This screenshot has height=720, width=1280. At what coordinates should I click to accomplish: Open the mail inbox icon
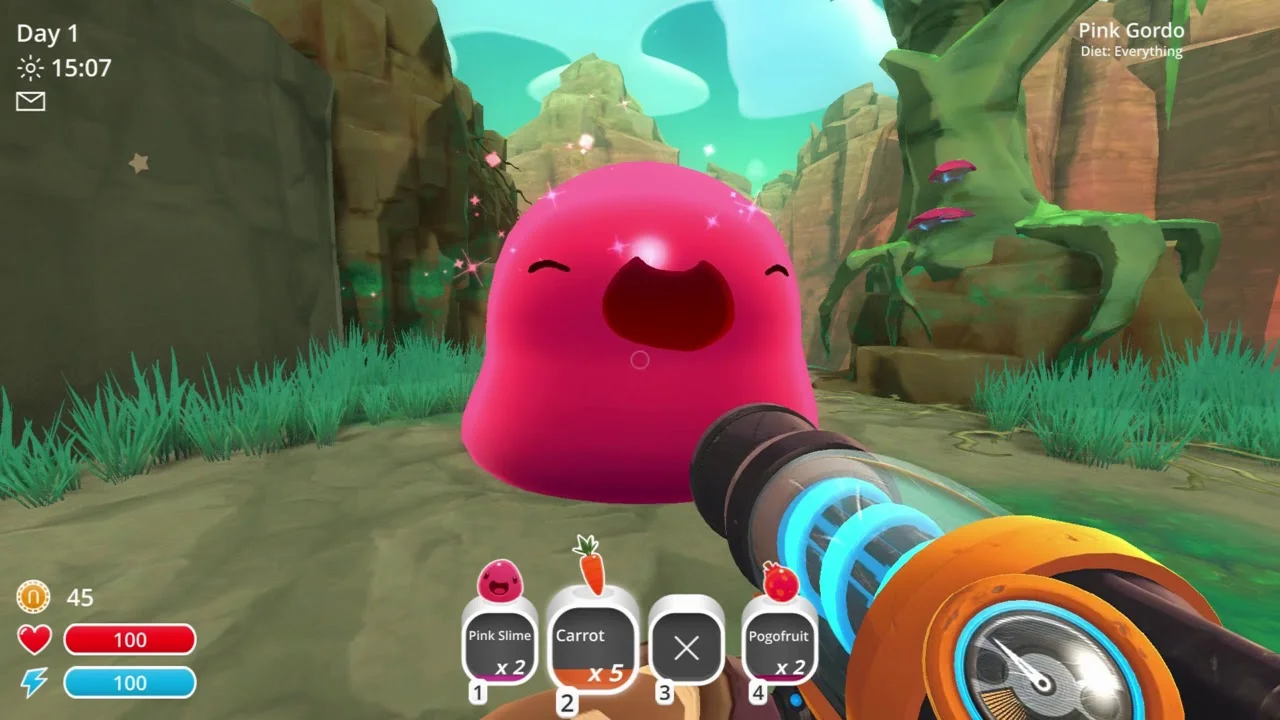coord(30,101)
